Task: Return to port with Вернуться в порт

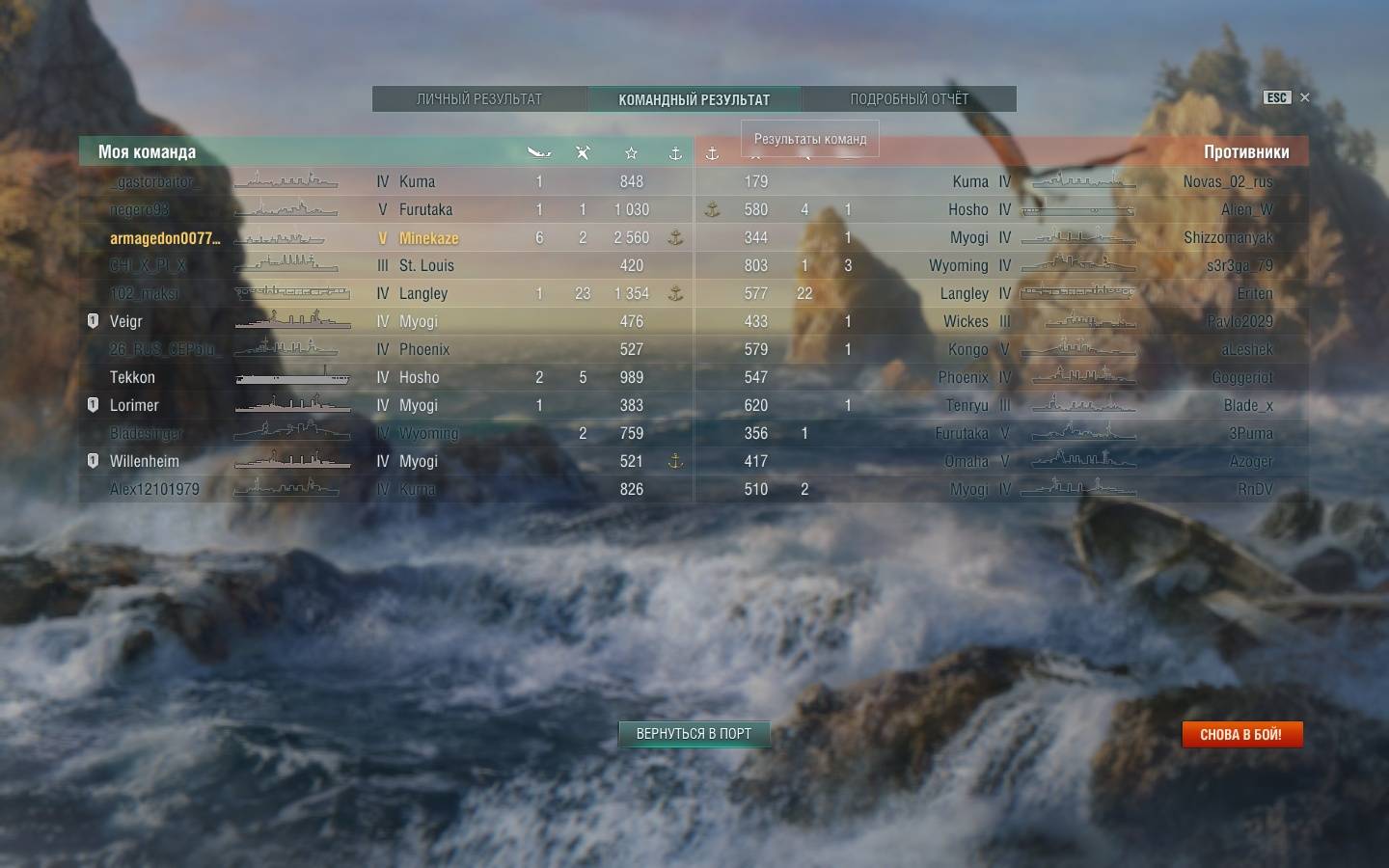Action: (x=694, y=734)
